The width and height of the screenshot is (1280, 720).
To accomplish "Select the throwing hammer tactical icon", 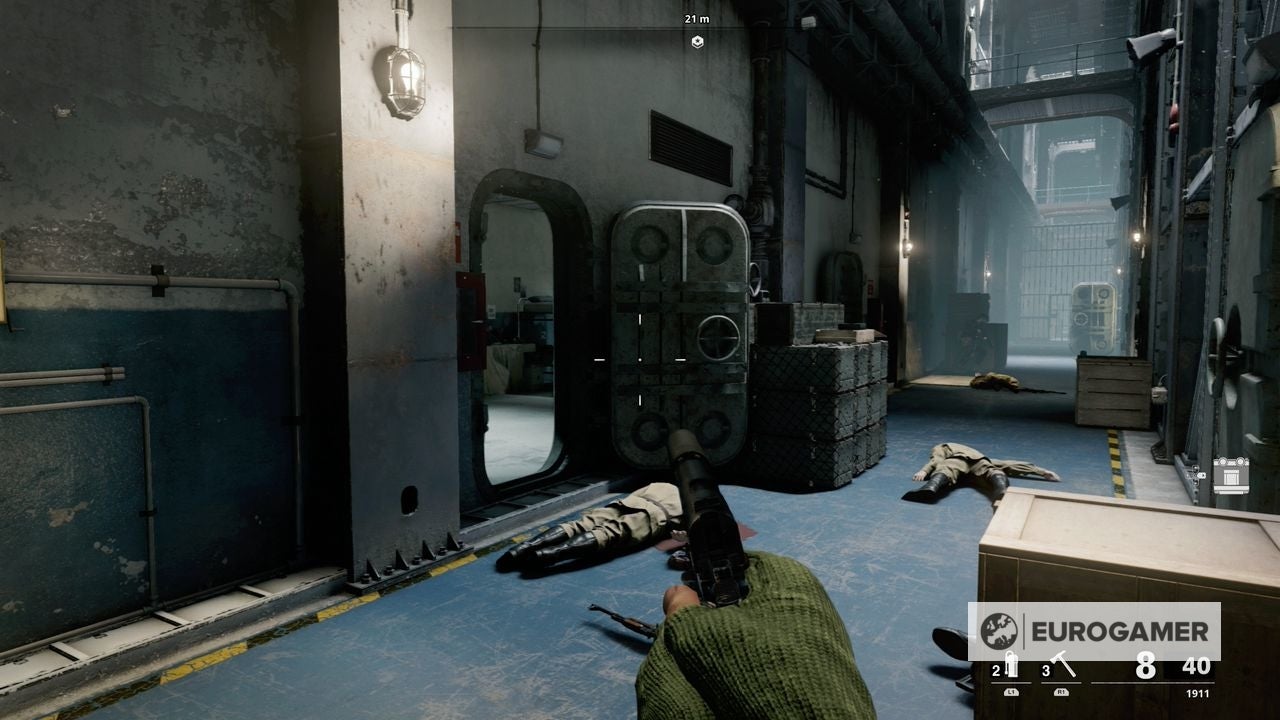I will [x=1063, y=663].
